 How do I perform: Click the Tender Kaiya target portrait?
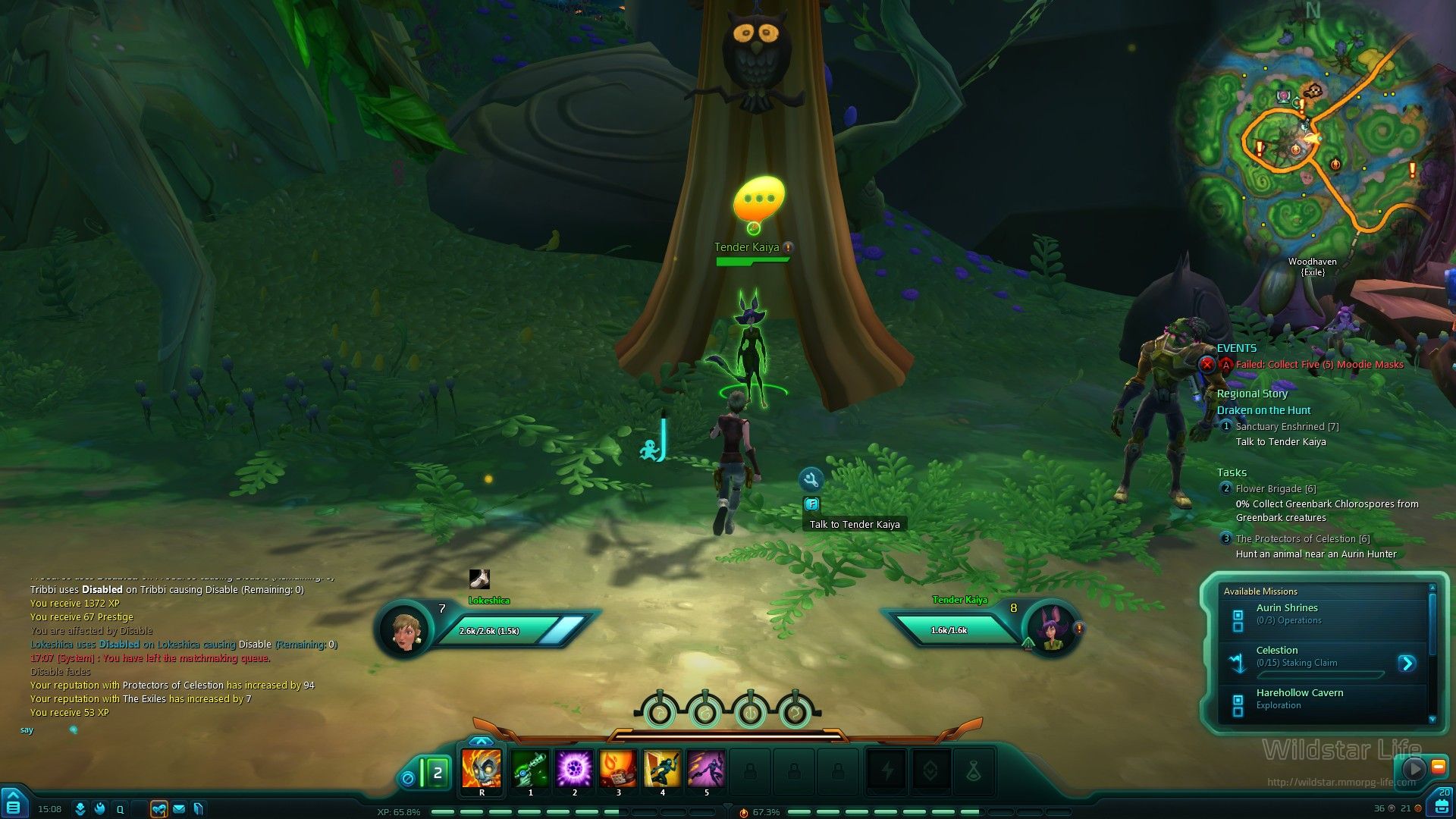pyautogui.click(x=1051, y=629)
